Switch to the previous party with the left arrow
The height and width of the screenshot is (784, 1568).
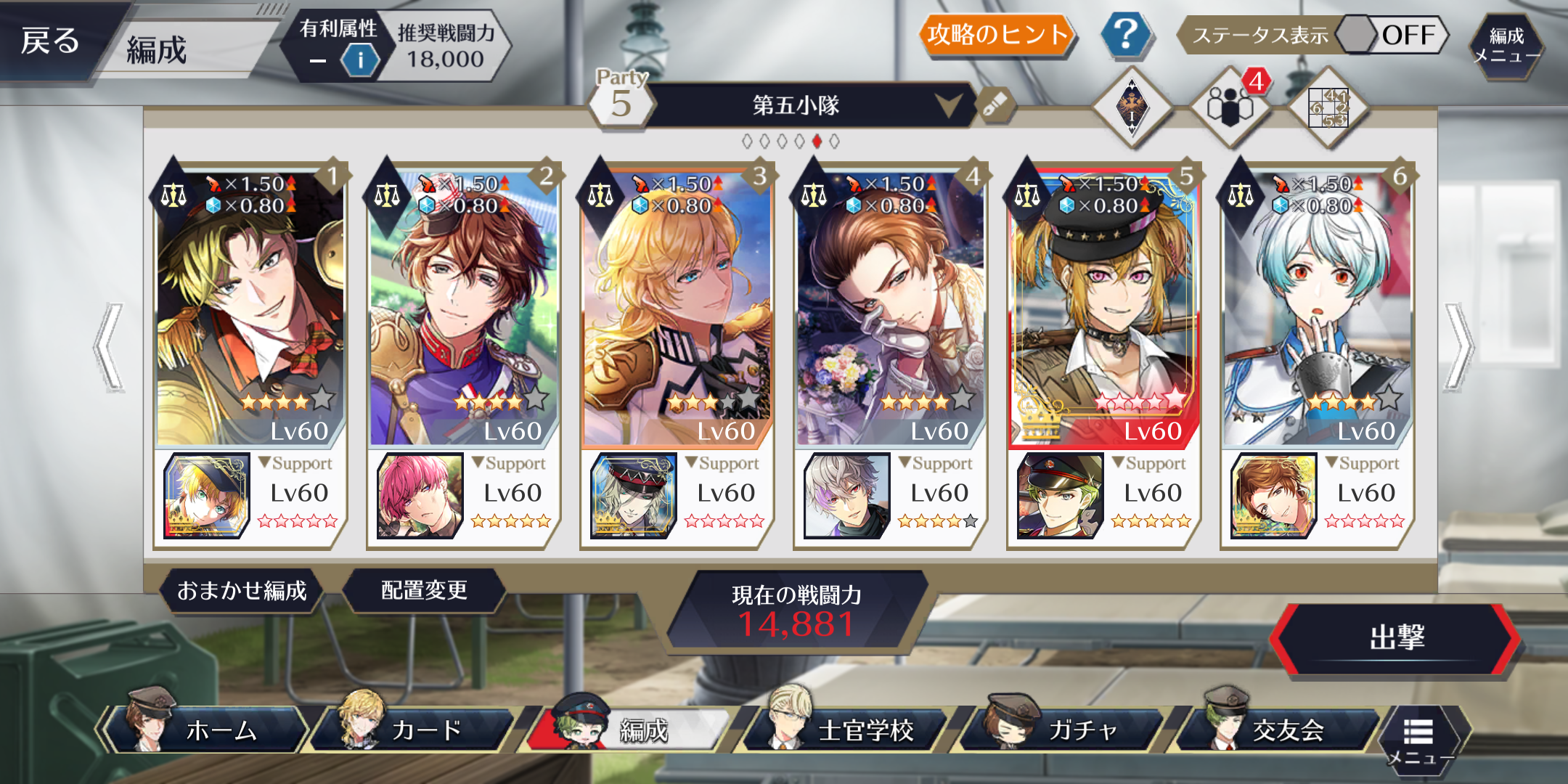tap(109, 347)
